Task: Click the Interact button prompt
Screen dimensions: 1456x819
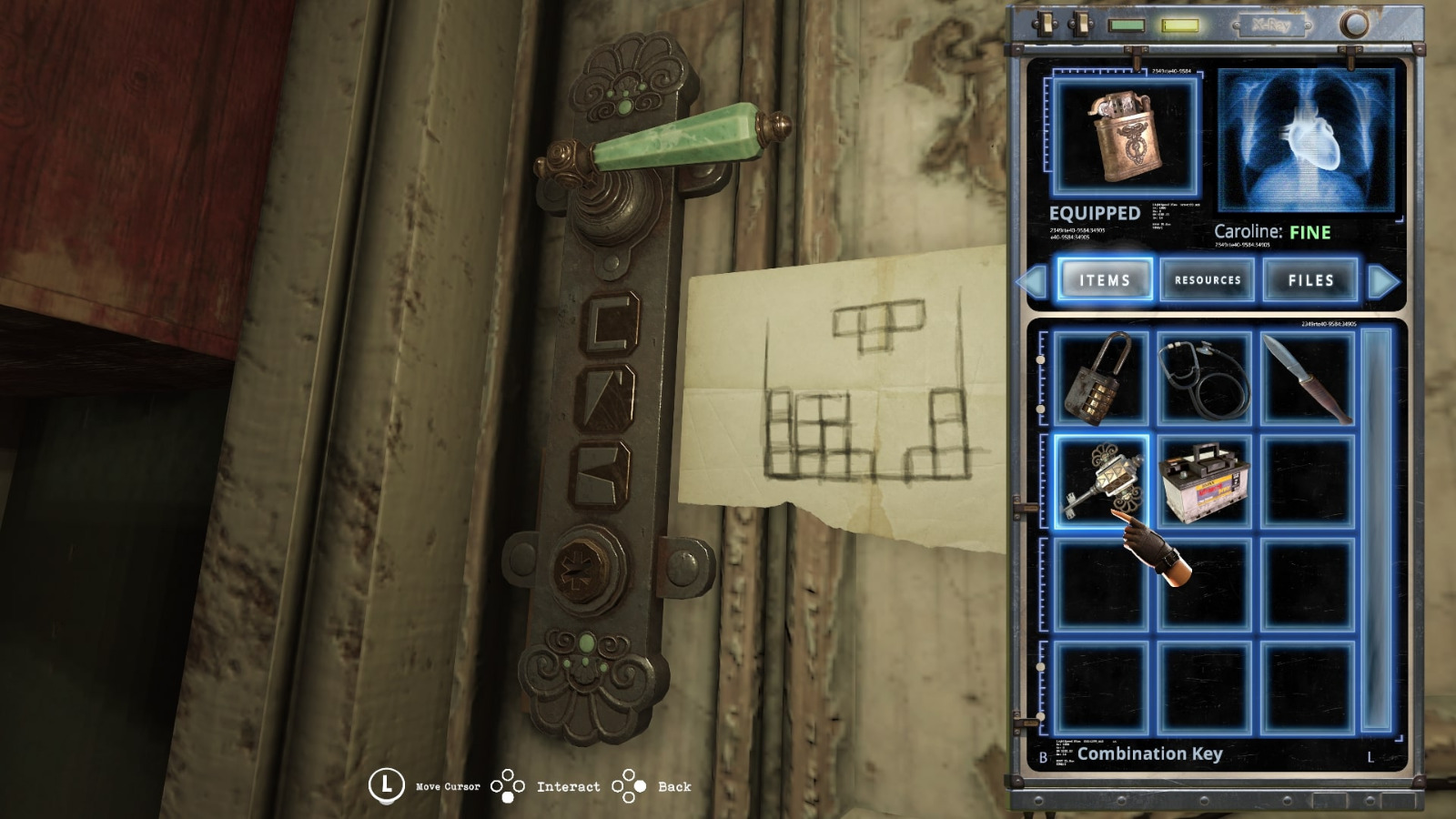Action: pyautogui.click(x=510, y=784)
